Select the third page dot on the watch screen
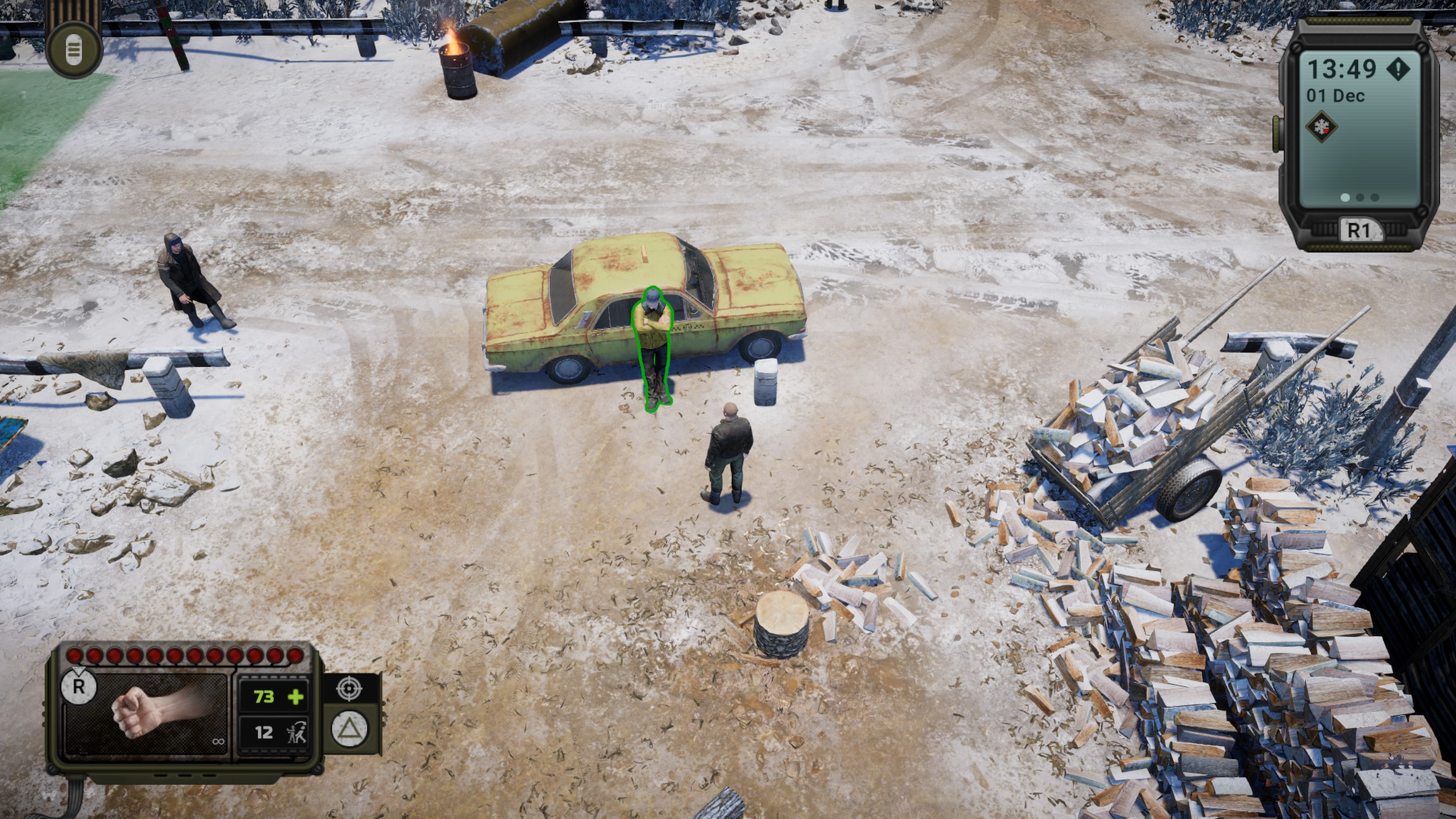This screenshot has height=819, width=1456. [1374, 198]
